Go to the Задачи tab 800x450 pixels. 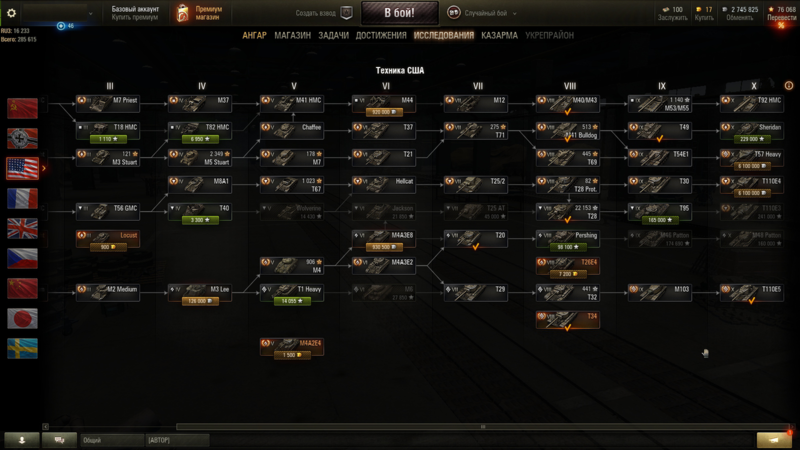pos(333,35)
